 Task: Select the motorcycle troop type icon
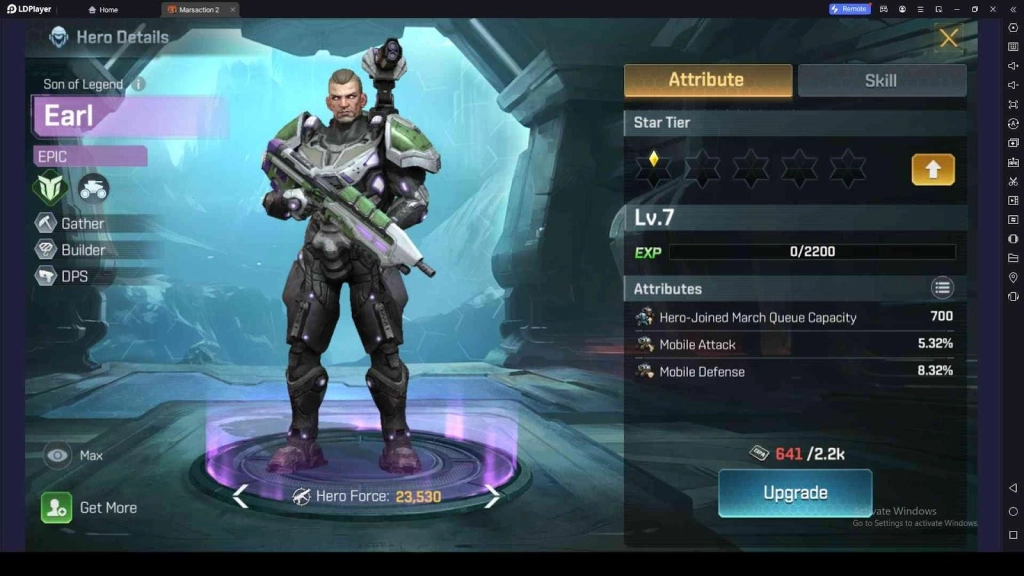point(94,187)
